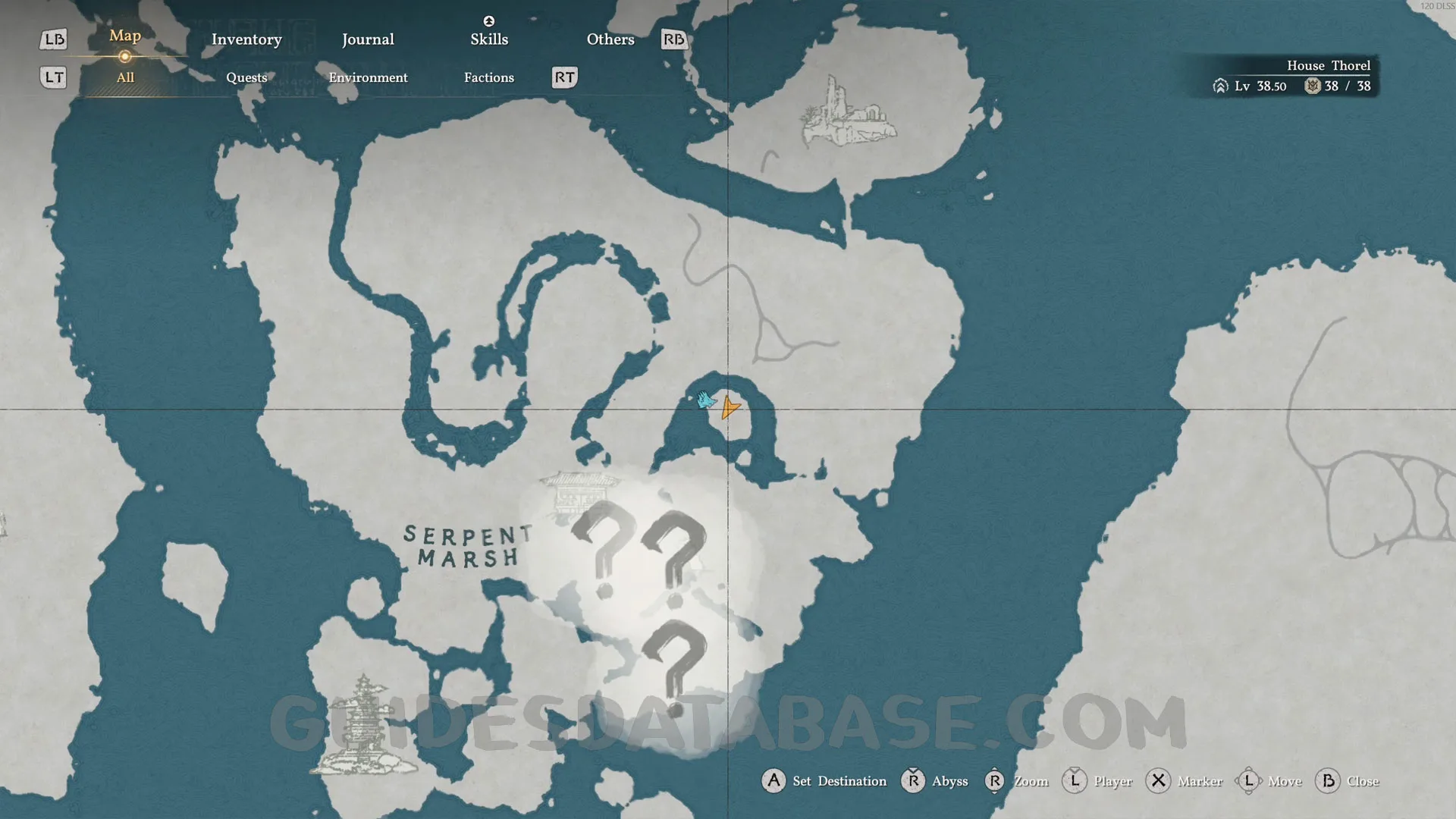Choose the Environment map filter

pos(368,77)
